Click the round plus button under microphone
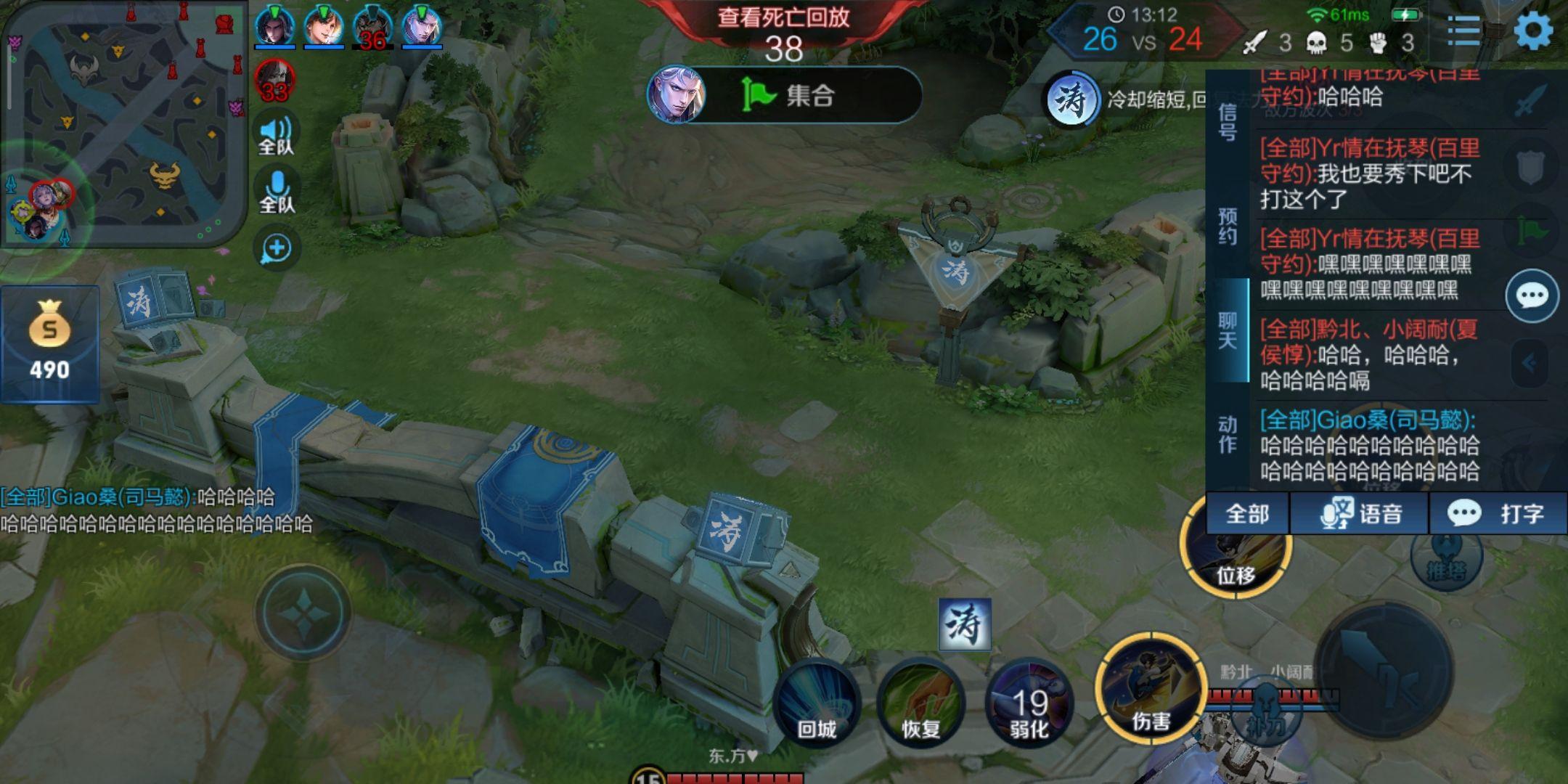 [x=277, y=248]
